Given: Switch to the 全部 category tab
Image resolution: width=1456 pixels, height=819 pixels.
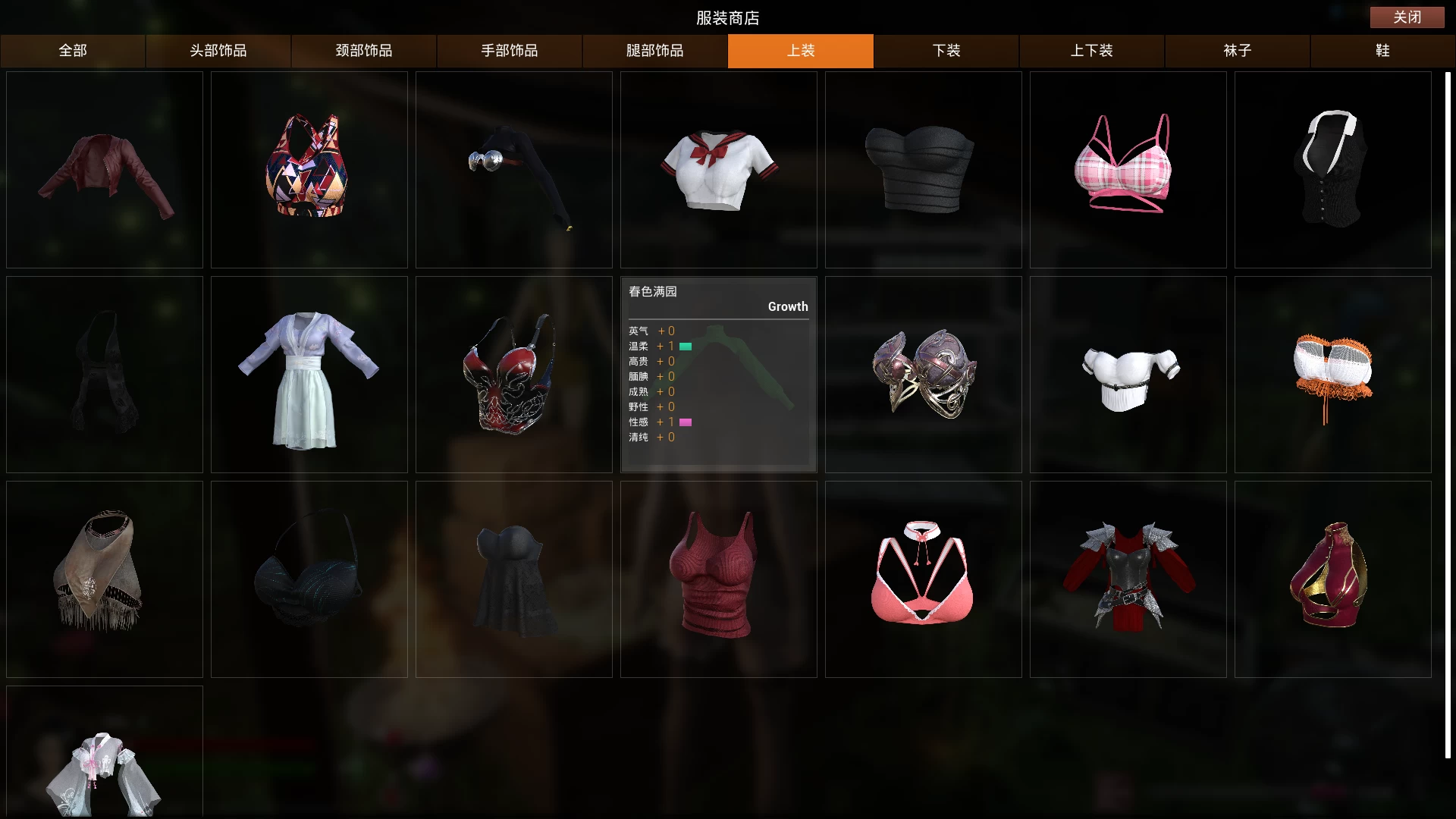Looking at the screenshot, I should [x=73, y=51].
